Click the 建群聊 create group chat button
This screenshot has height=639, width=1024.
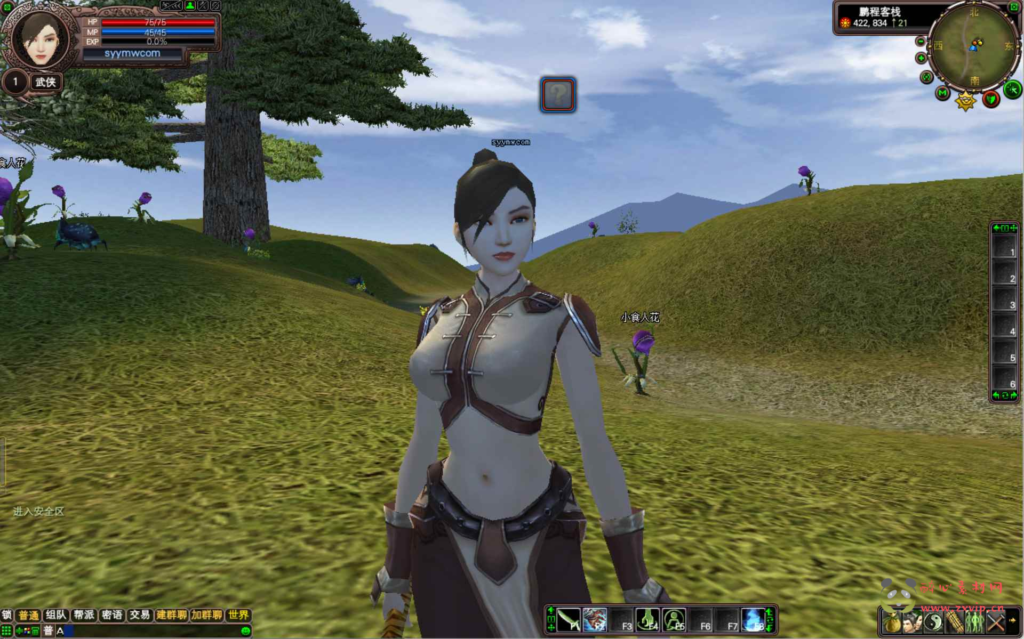tap(172, 615)
